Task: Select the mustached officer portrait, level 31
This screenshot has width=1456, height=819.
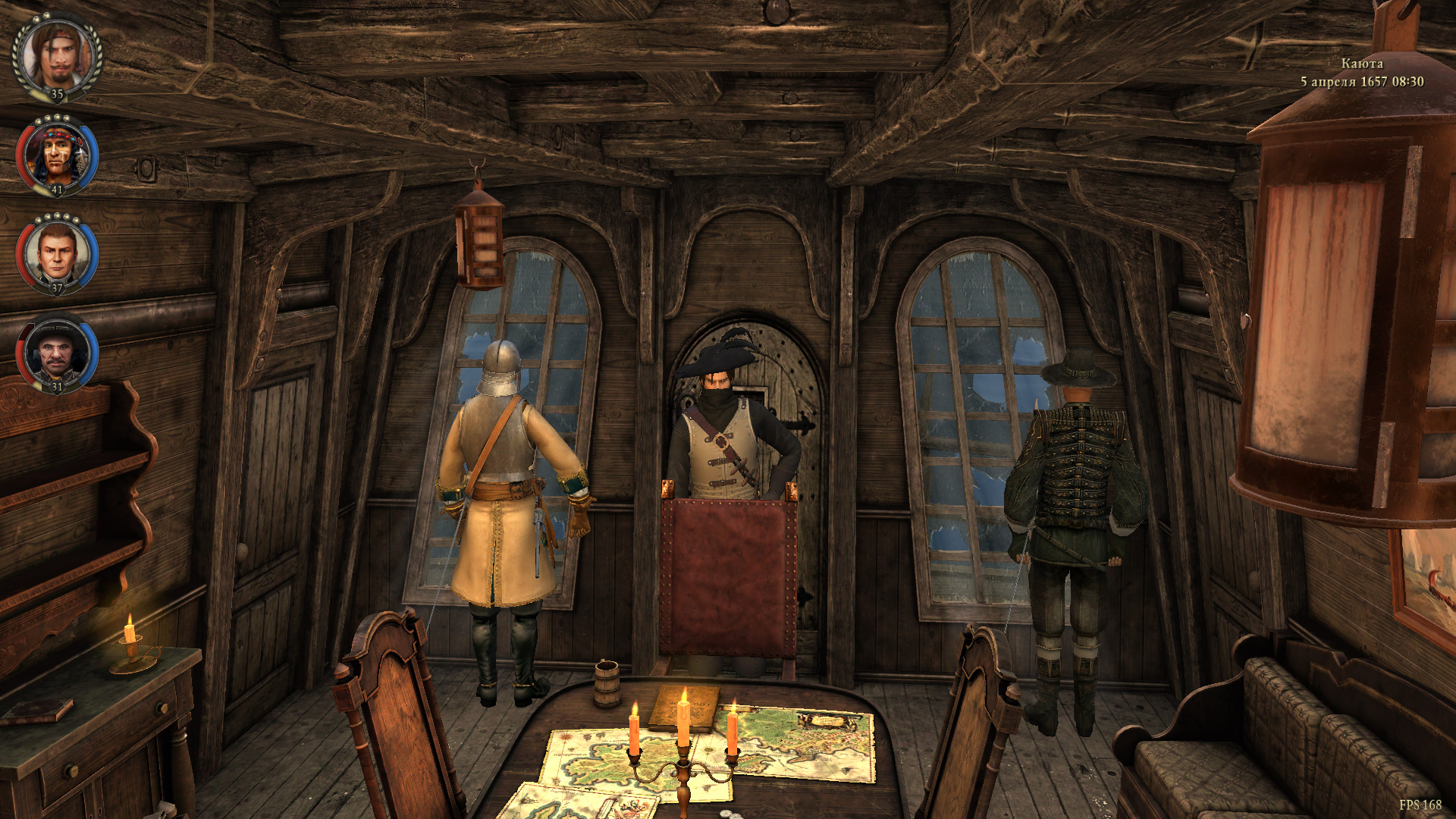Action: point(58,353)
